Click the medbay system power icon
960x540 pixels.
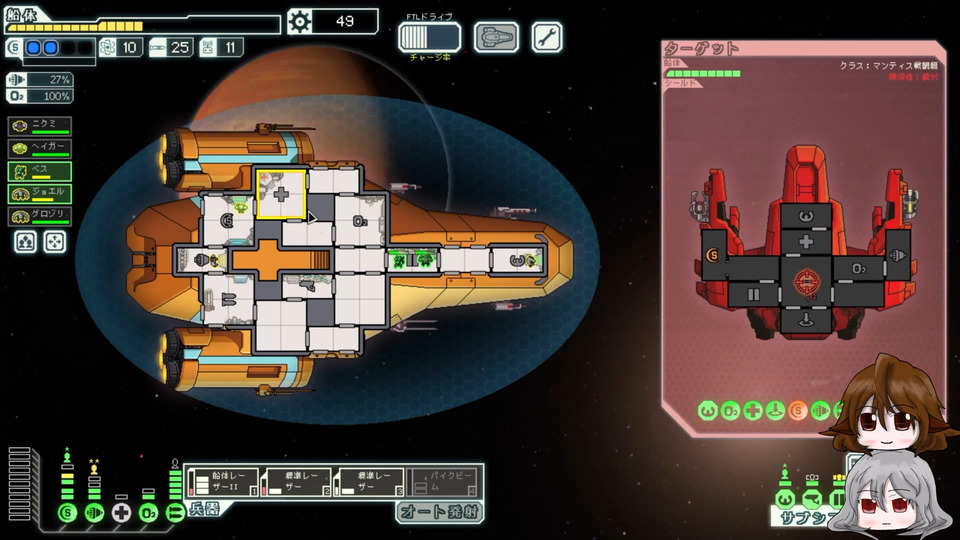coord(121,513)
